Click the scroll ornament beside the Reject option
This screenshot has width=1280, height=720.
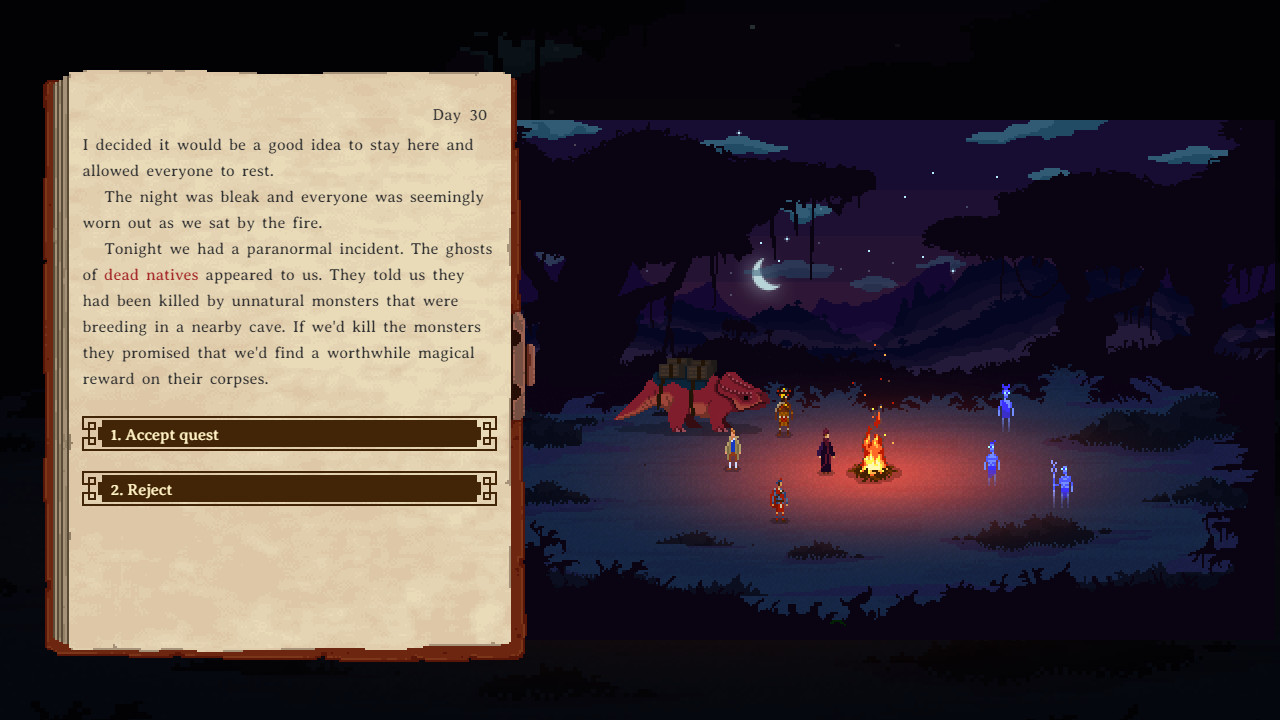[92, 489]
